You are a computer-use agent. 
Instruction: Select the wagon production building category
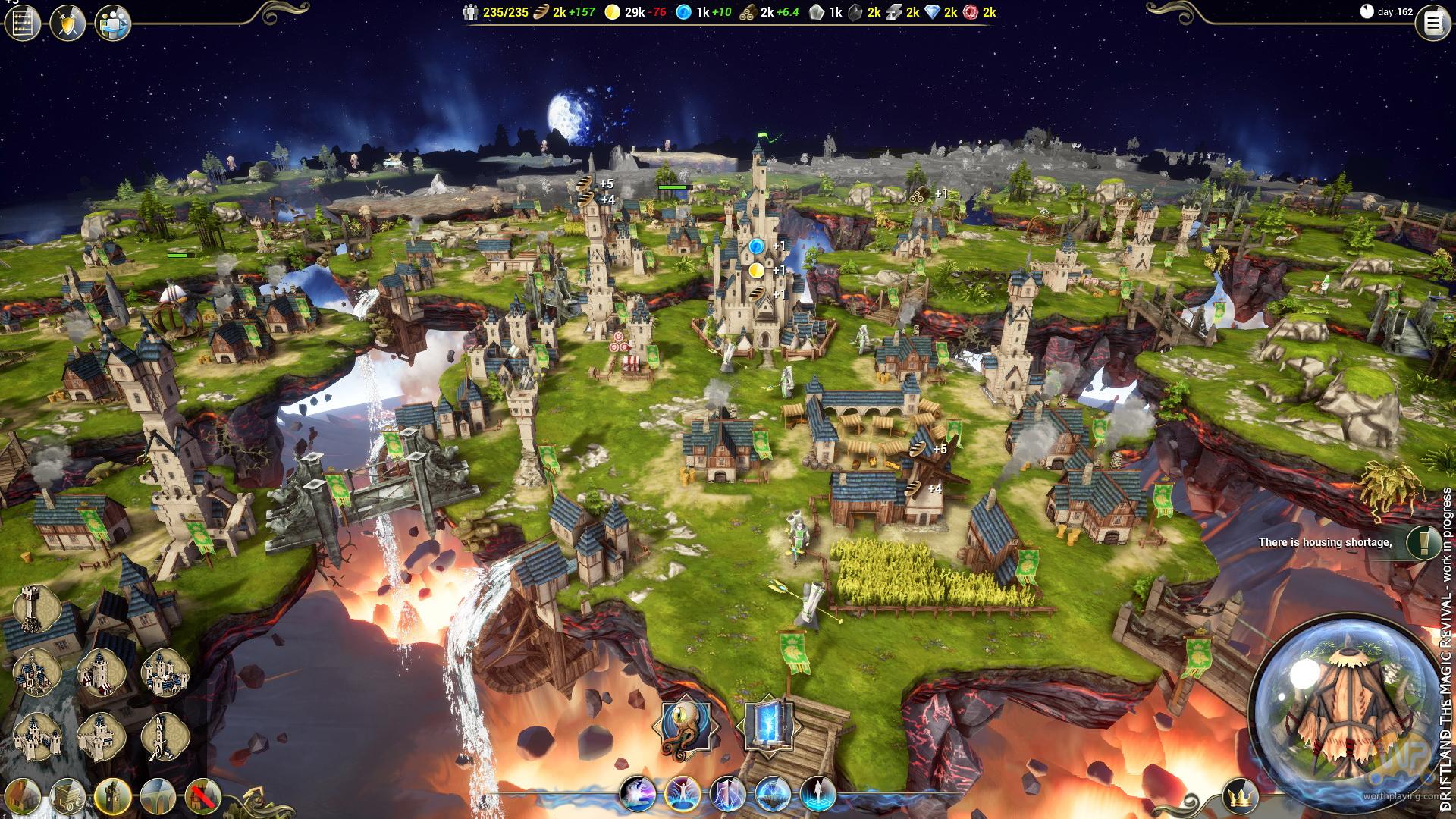pyautogui.click(x=67, y=797)
